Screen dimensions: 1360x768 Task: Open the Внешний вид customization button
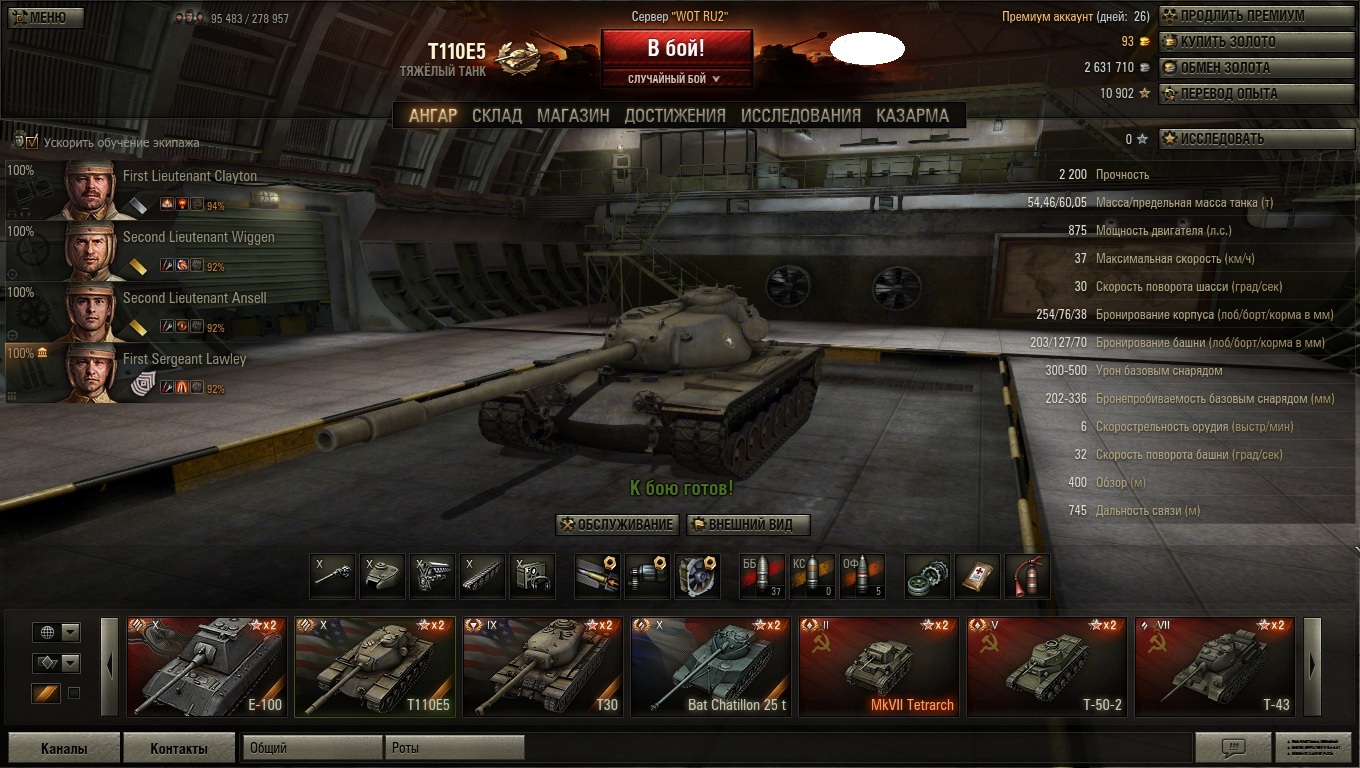tap(748, 525)
